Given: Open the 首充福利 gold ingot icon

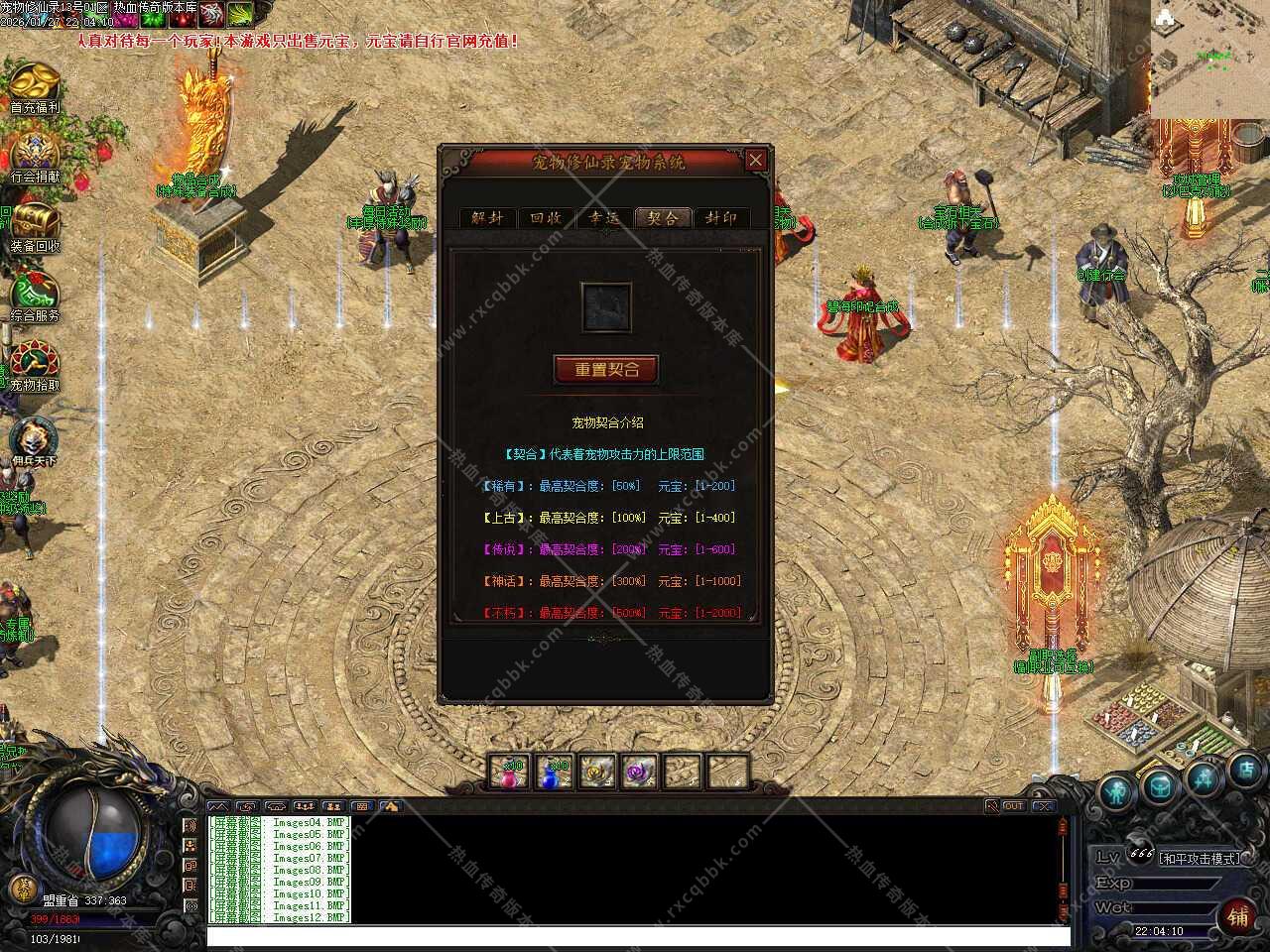Looking at the screenshot, I should (35, 84).
